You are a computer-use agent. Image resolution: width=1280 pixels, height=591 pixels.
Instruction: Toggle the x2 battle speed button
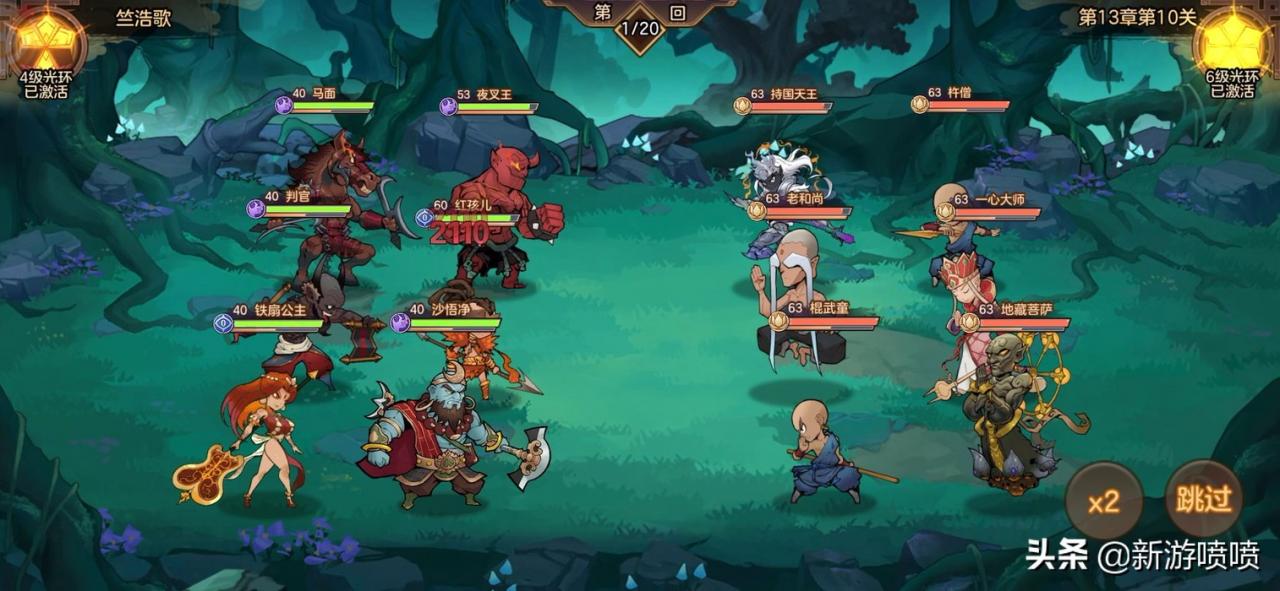tap(1103, 501)
